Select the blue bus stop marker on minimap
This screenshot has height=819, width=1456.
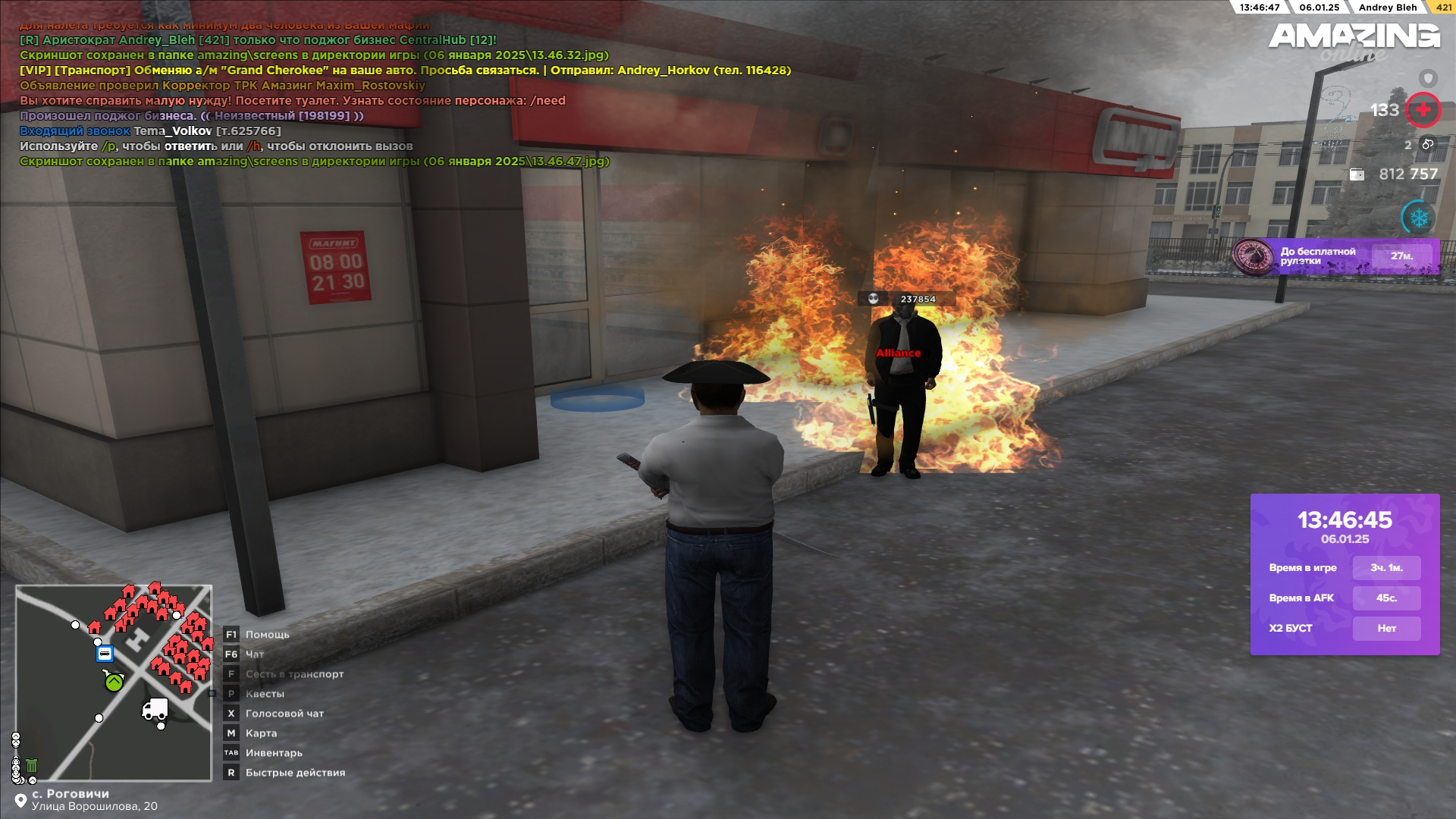105,654
